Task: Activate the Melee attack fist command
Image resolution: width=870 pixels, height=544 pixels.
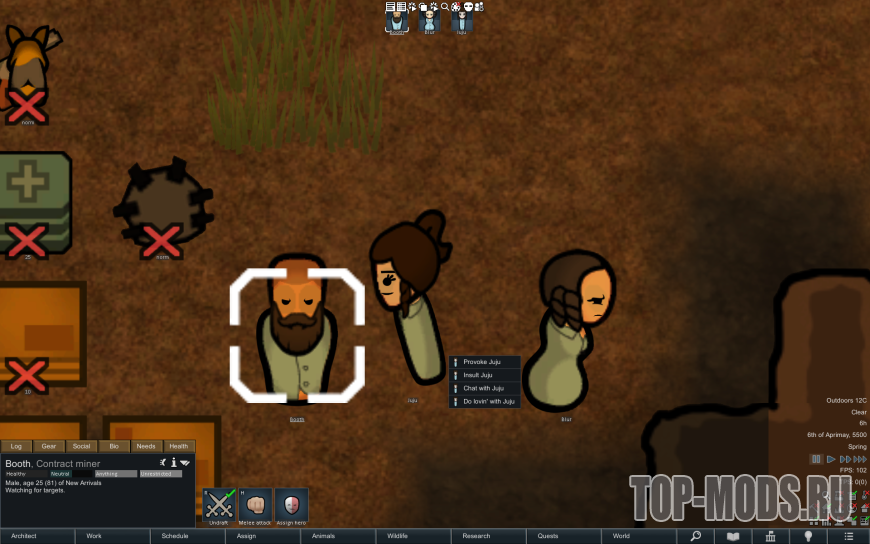Action: point(255,504)
